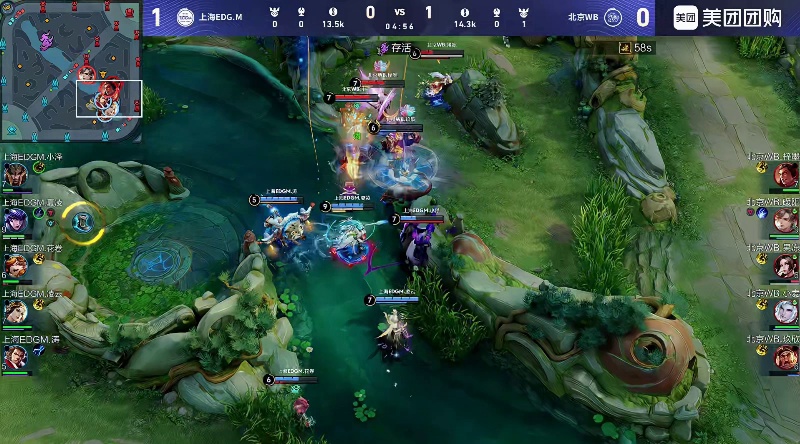The image size is (800, 444).
Task: Select the 上海EDG.M 小泽 player portrait
Action: point(15,175)
